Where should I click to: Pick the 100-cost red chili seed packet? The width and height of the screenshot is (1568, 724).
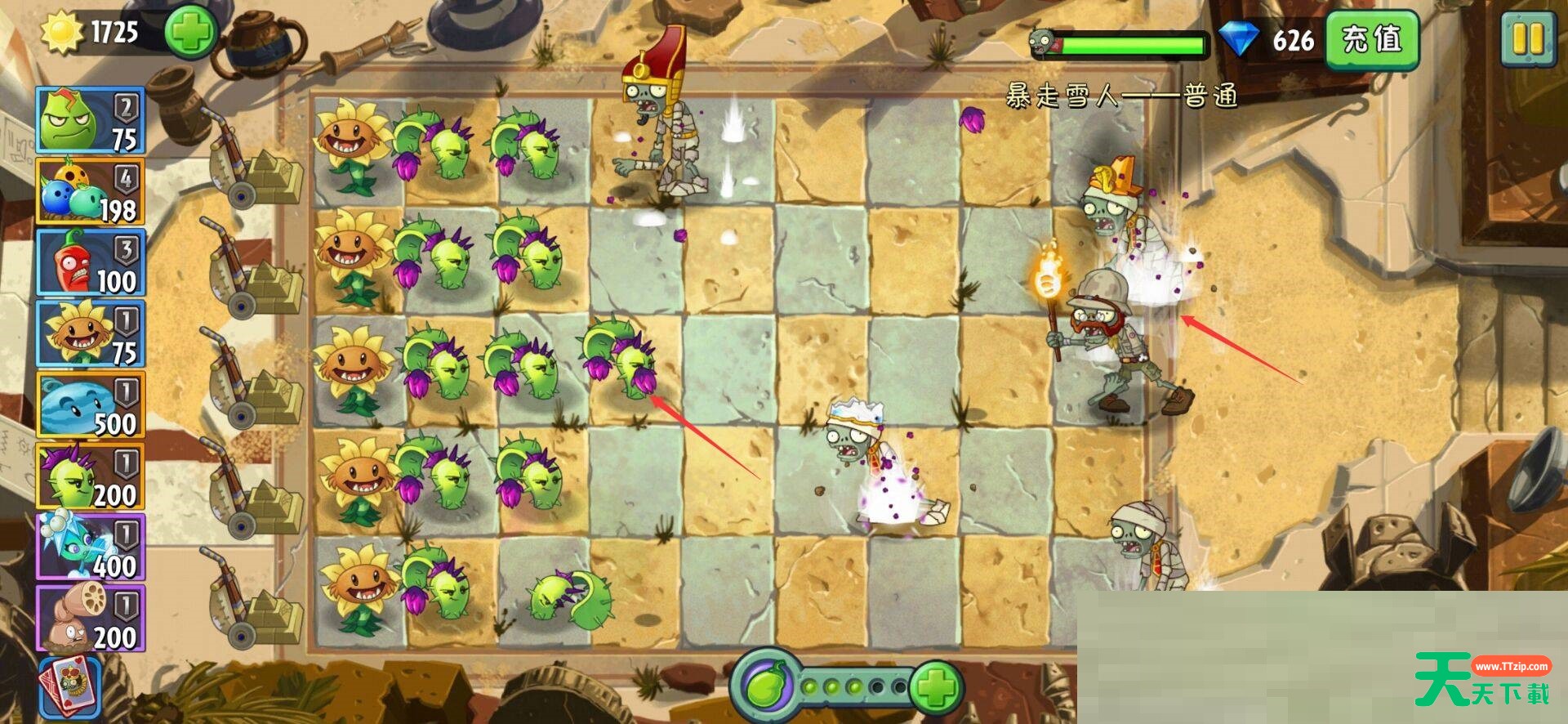[90, 262]
